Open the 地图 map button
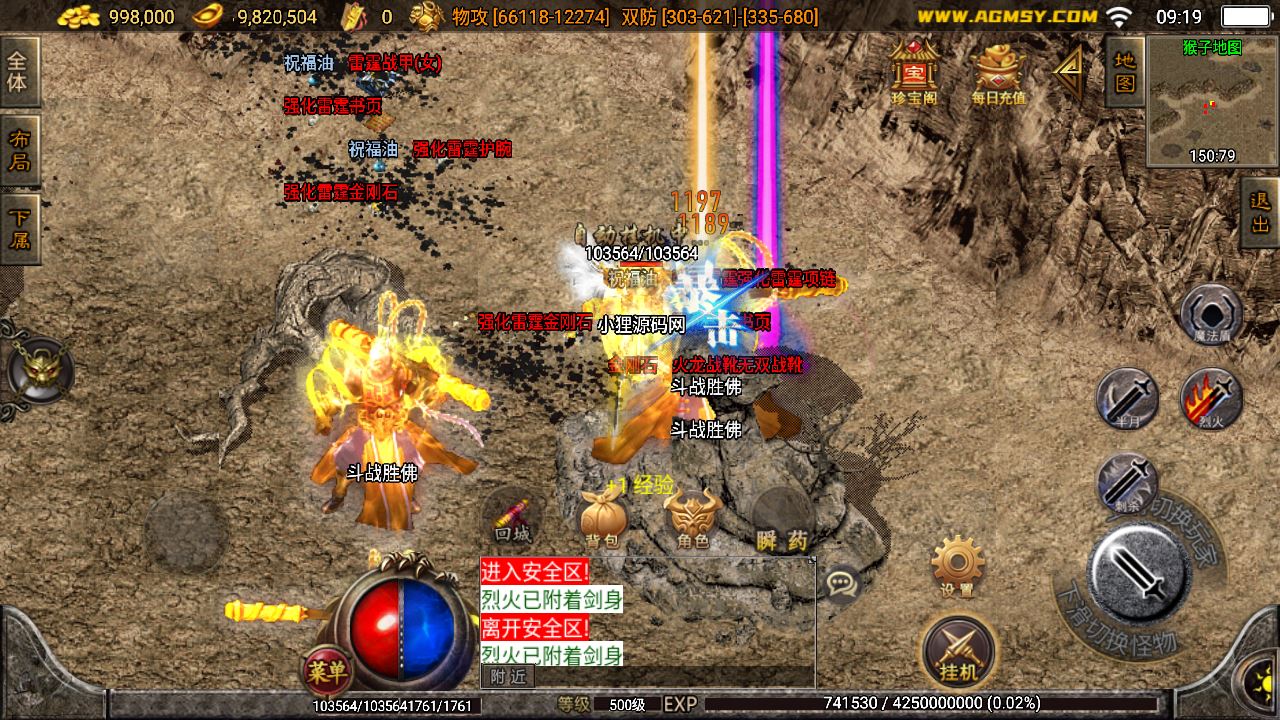The image size is (1280, 720). 1125,72
